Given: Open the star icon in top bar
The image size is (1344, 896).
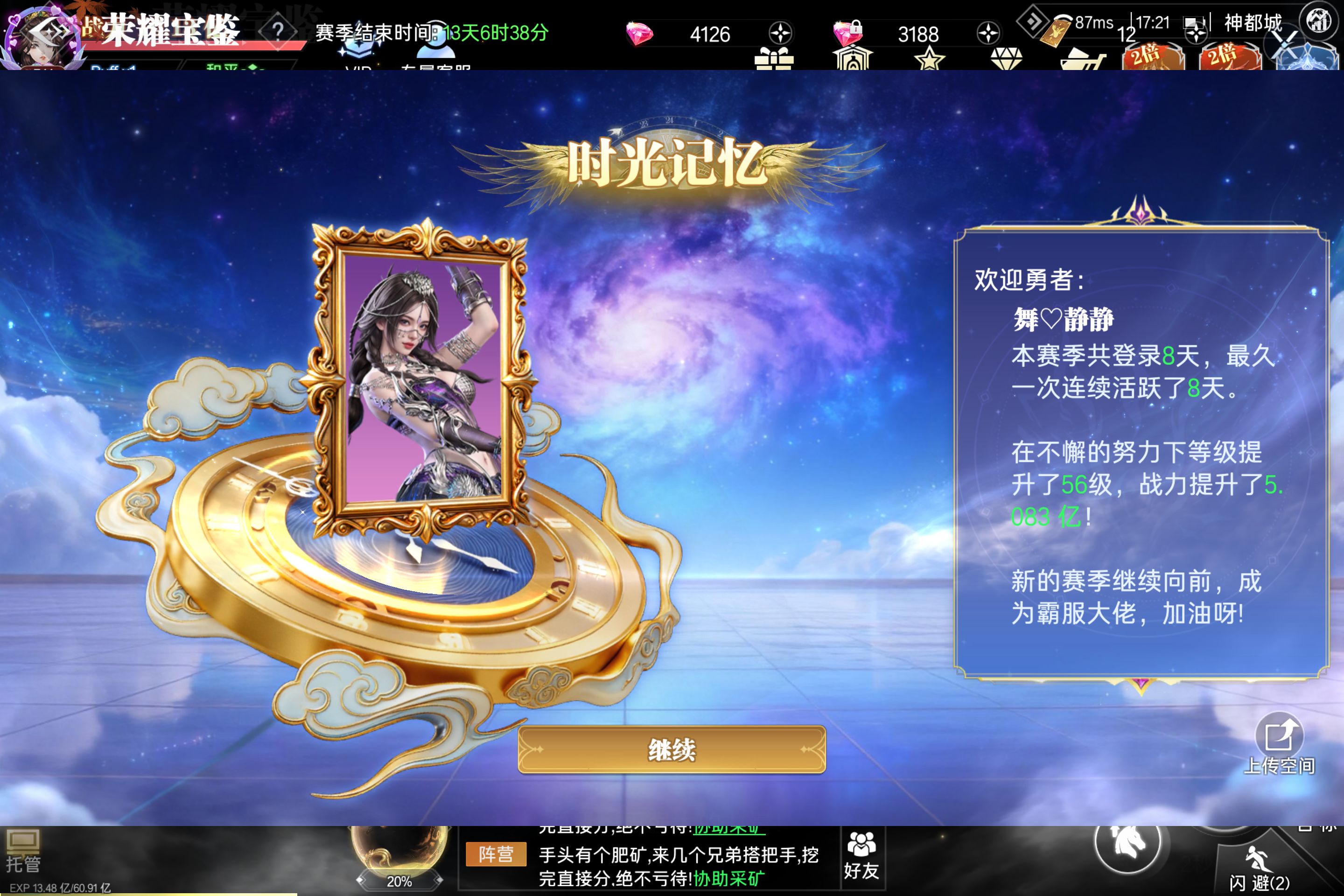Looking at the screenshot, I should coord(929,59).
